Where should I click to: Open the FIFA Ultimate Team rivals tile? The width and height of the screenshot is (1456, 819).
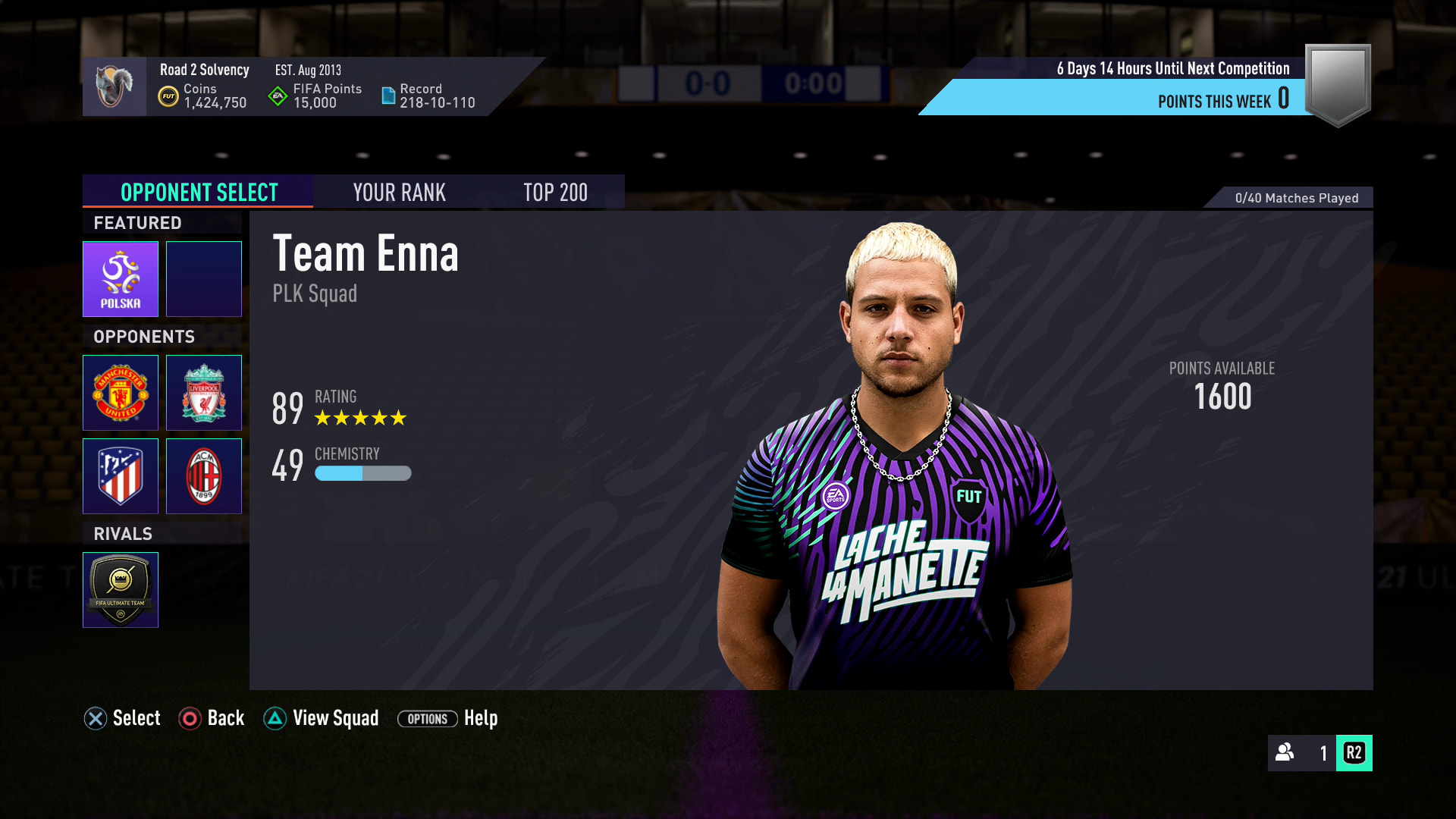121,590
